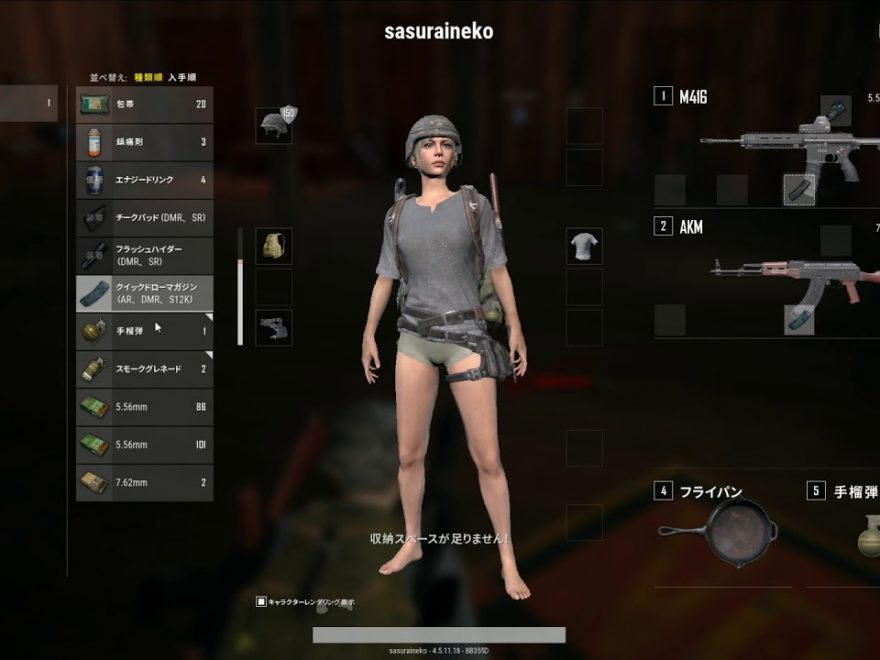Click the equipped backpack slot
880x660 pixels.
273,246
